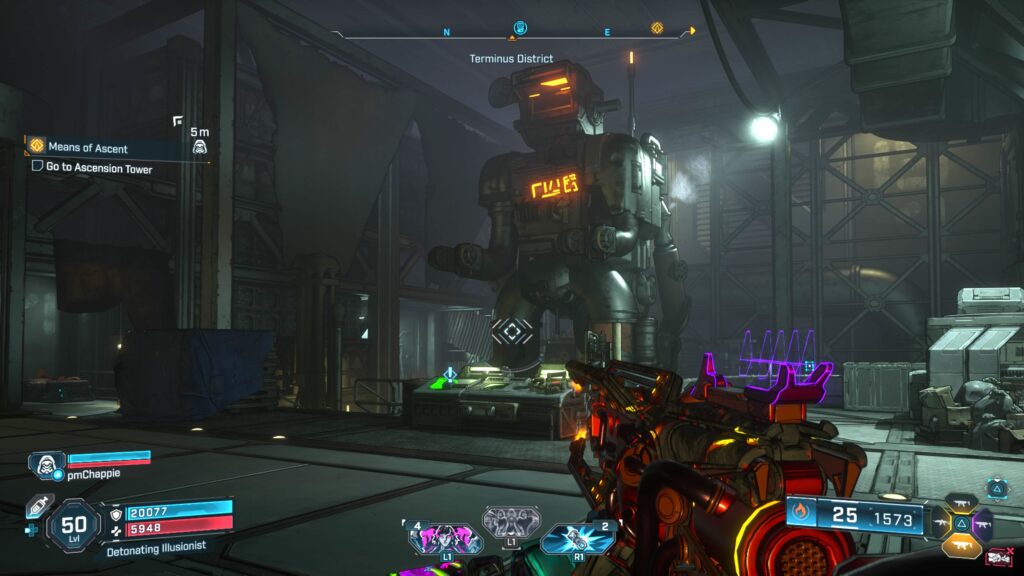Open the level 50 character badge
Screen dimensions: 1024x576
(75, 524)
